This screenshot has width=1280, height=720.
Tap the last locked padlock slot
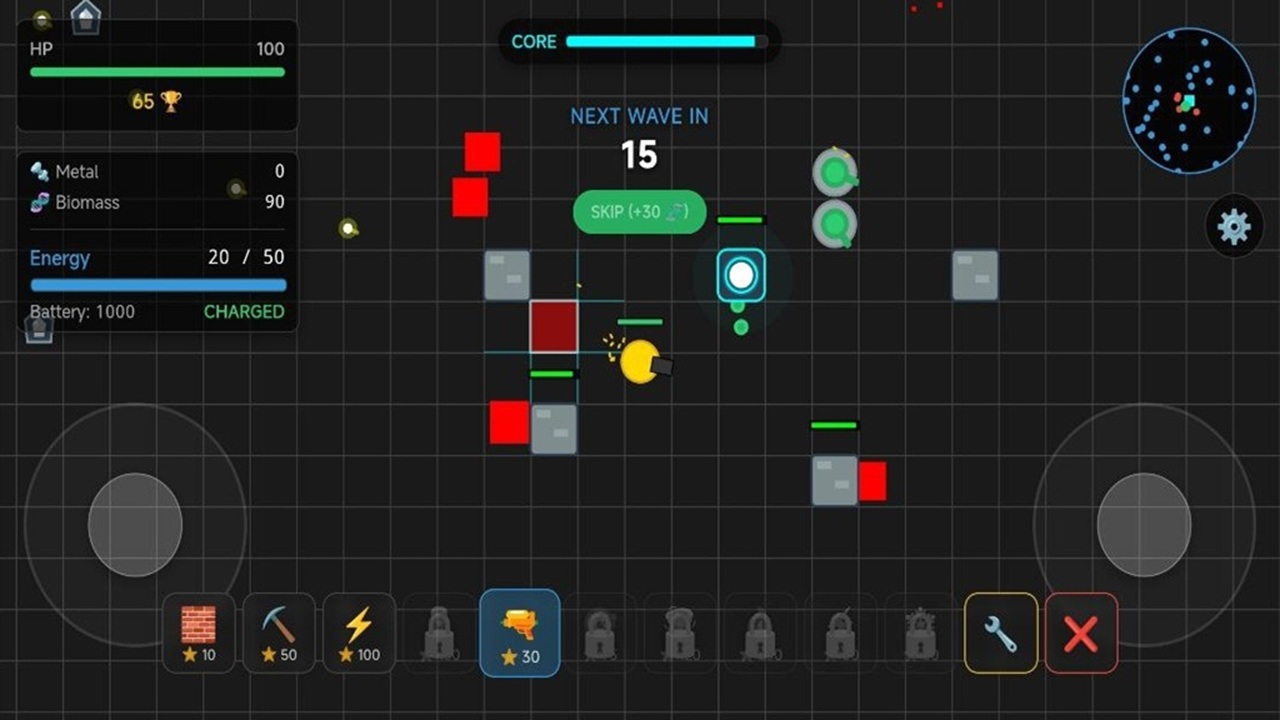(x=919, y=632)
